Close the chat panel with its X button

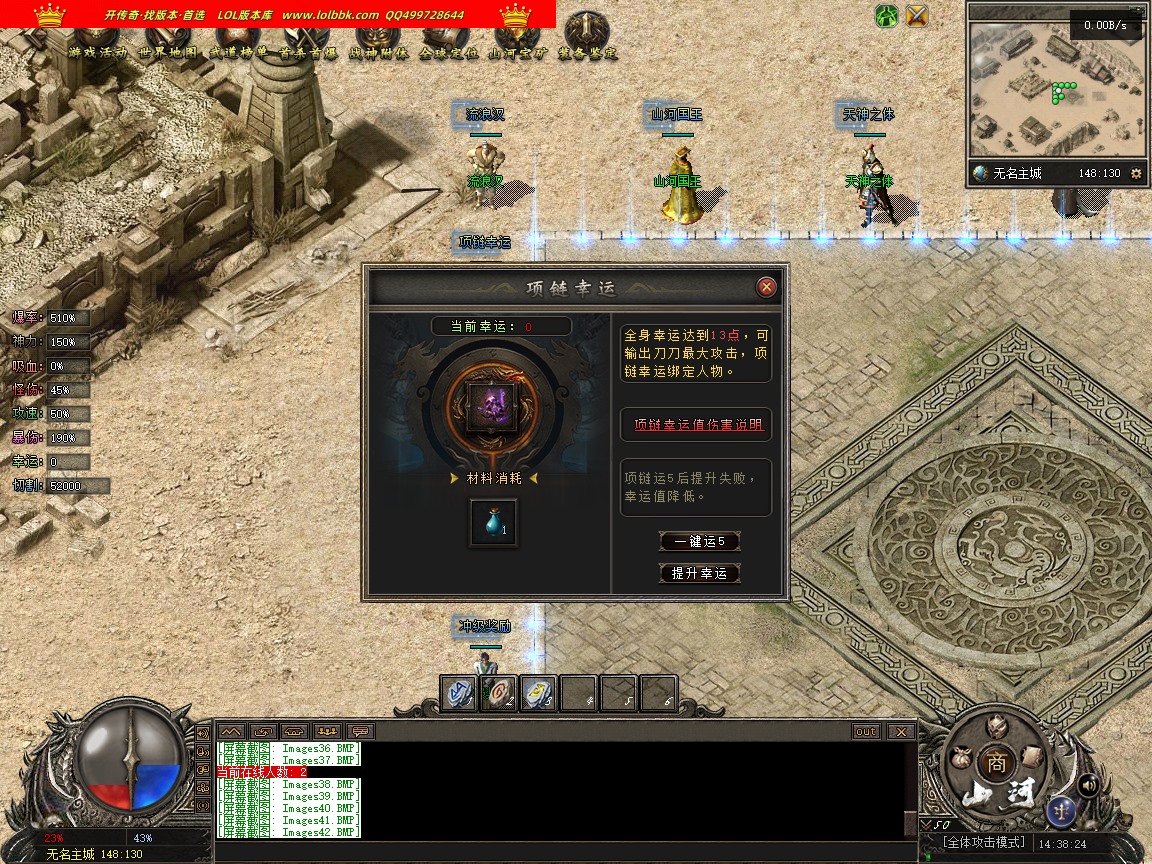point(901,732)
